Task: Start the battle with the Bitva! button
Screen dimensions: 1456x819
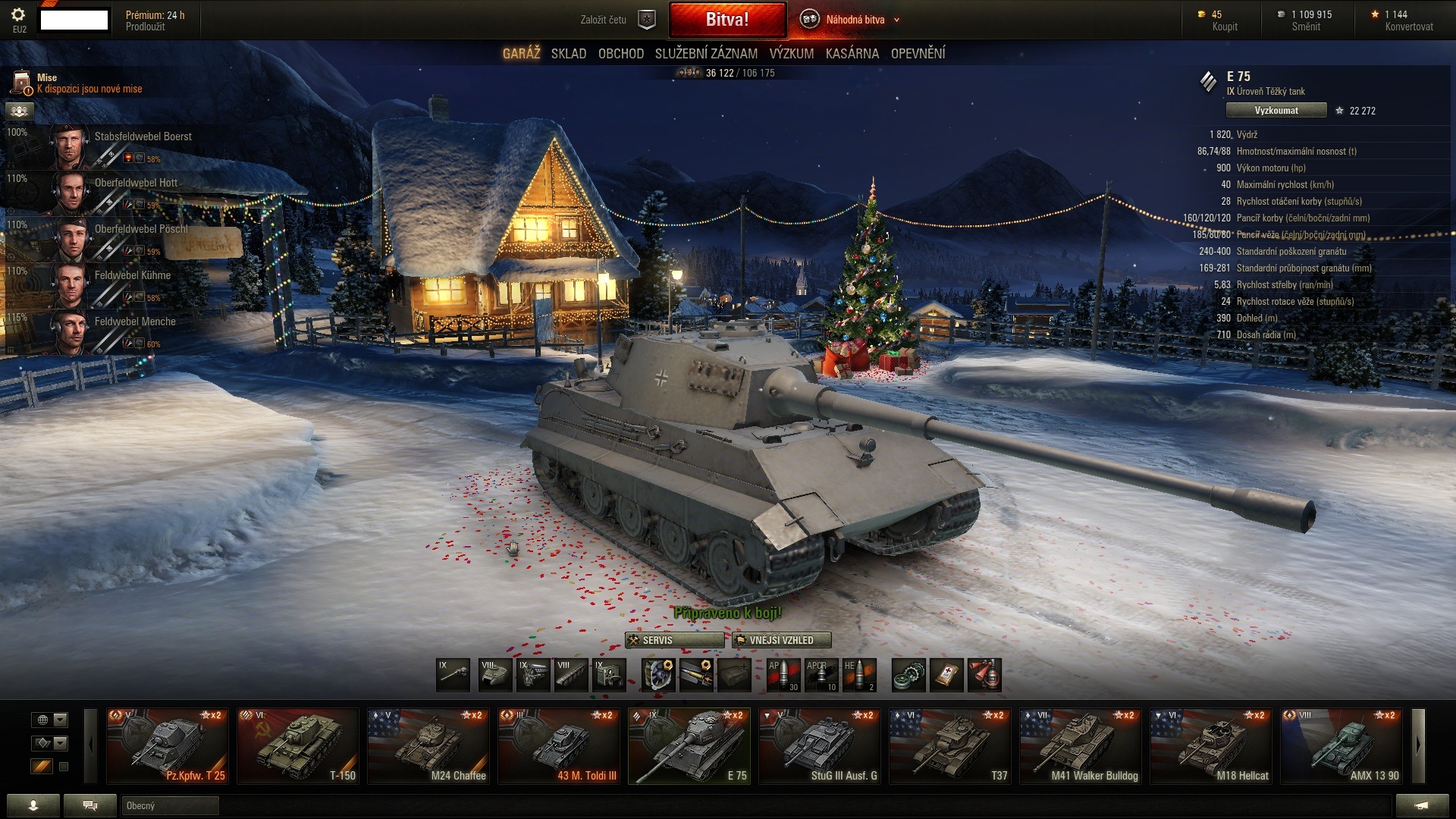Action: pyautogui.click(x=727, y=20)
